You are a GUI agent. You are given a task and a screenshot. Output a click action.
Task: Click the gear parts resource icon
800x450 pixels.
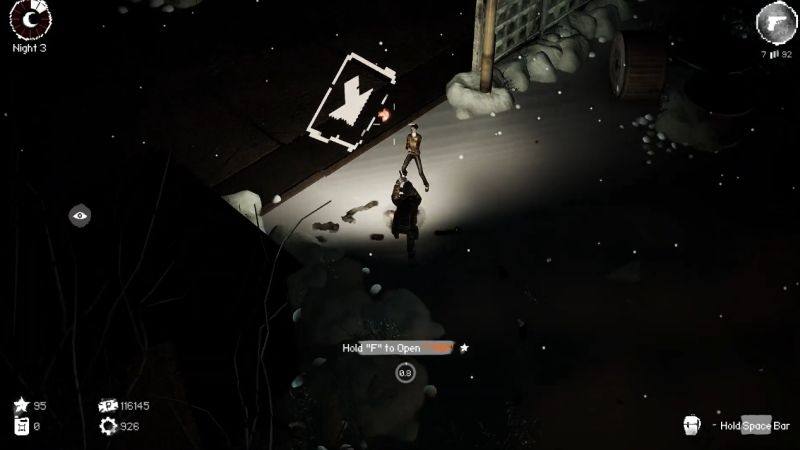(x=107, y=426)
